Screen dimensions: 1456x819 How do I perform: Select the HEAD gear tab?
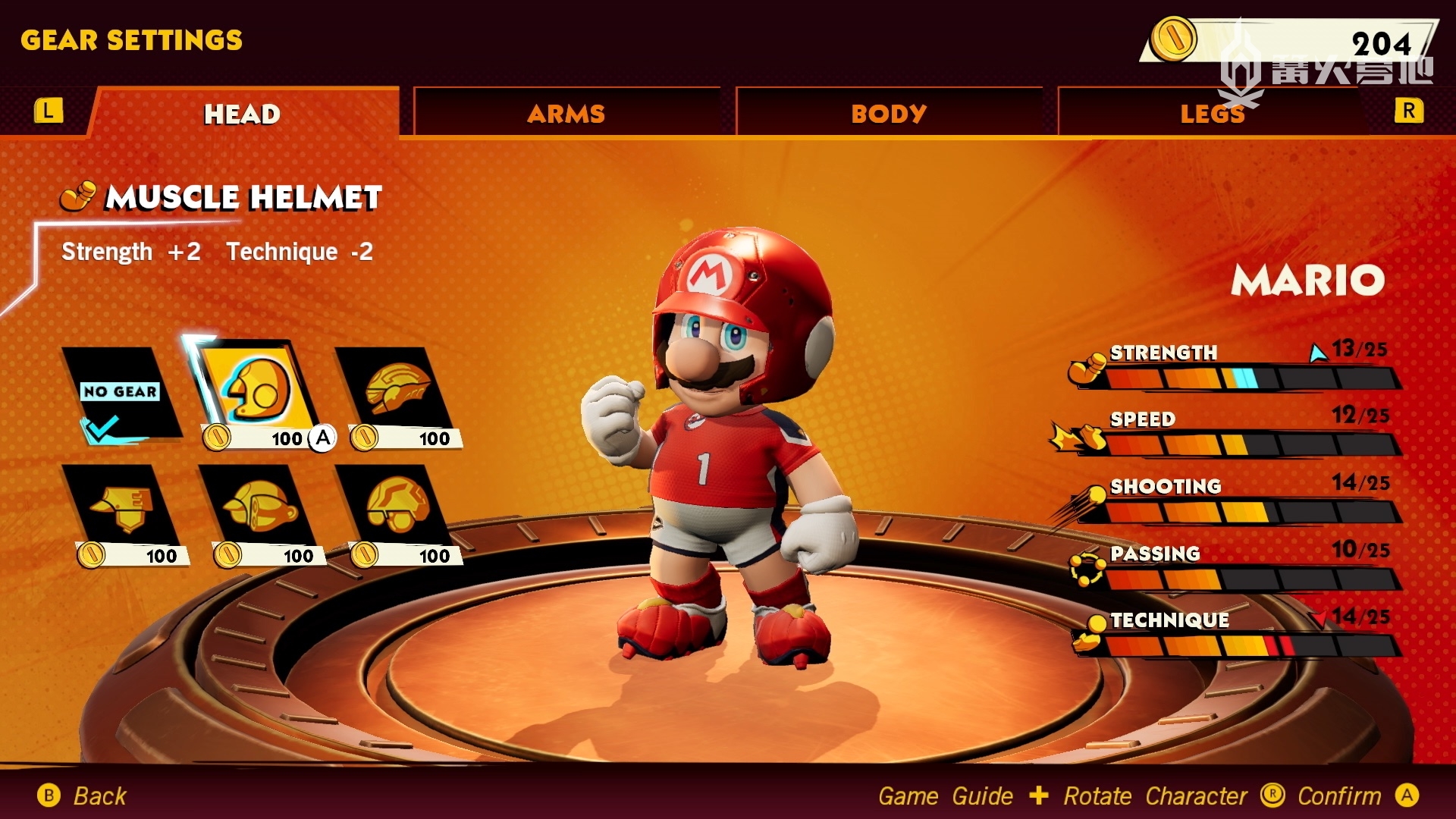tap(243, 114)
